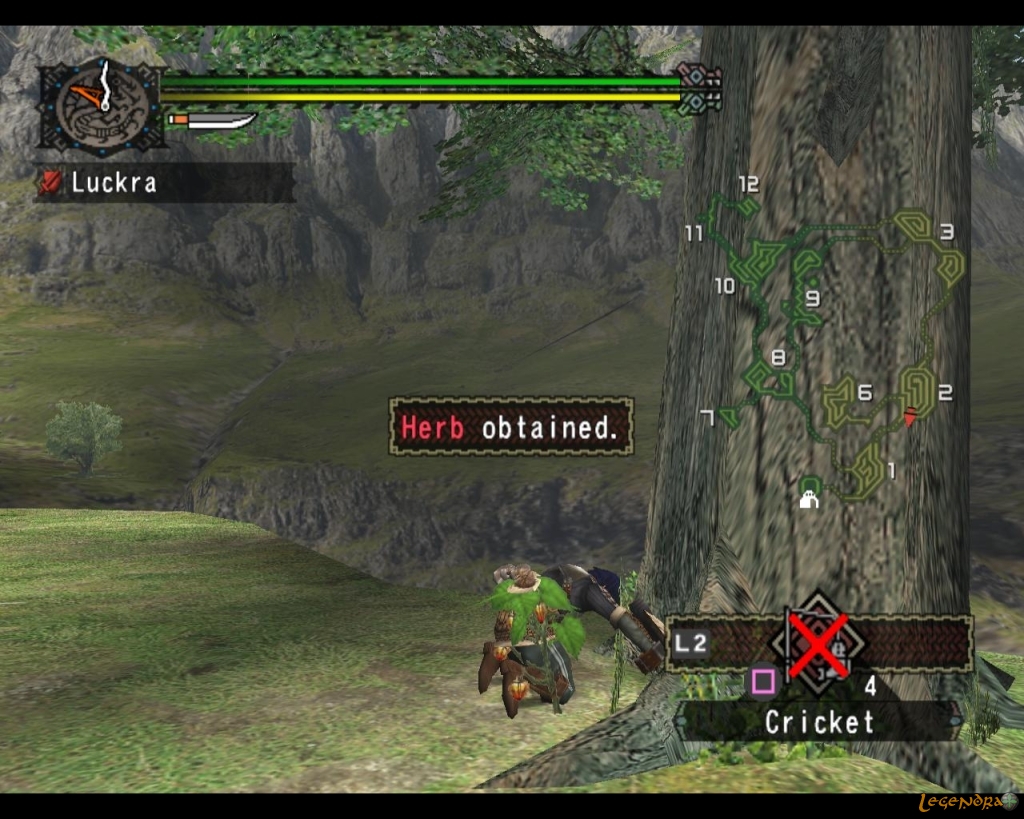
Task: Select the weapon sharpness blade icon
Action: [212, 121]
